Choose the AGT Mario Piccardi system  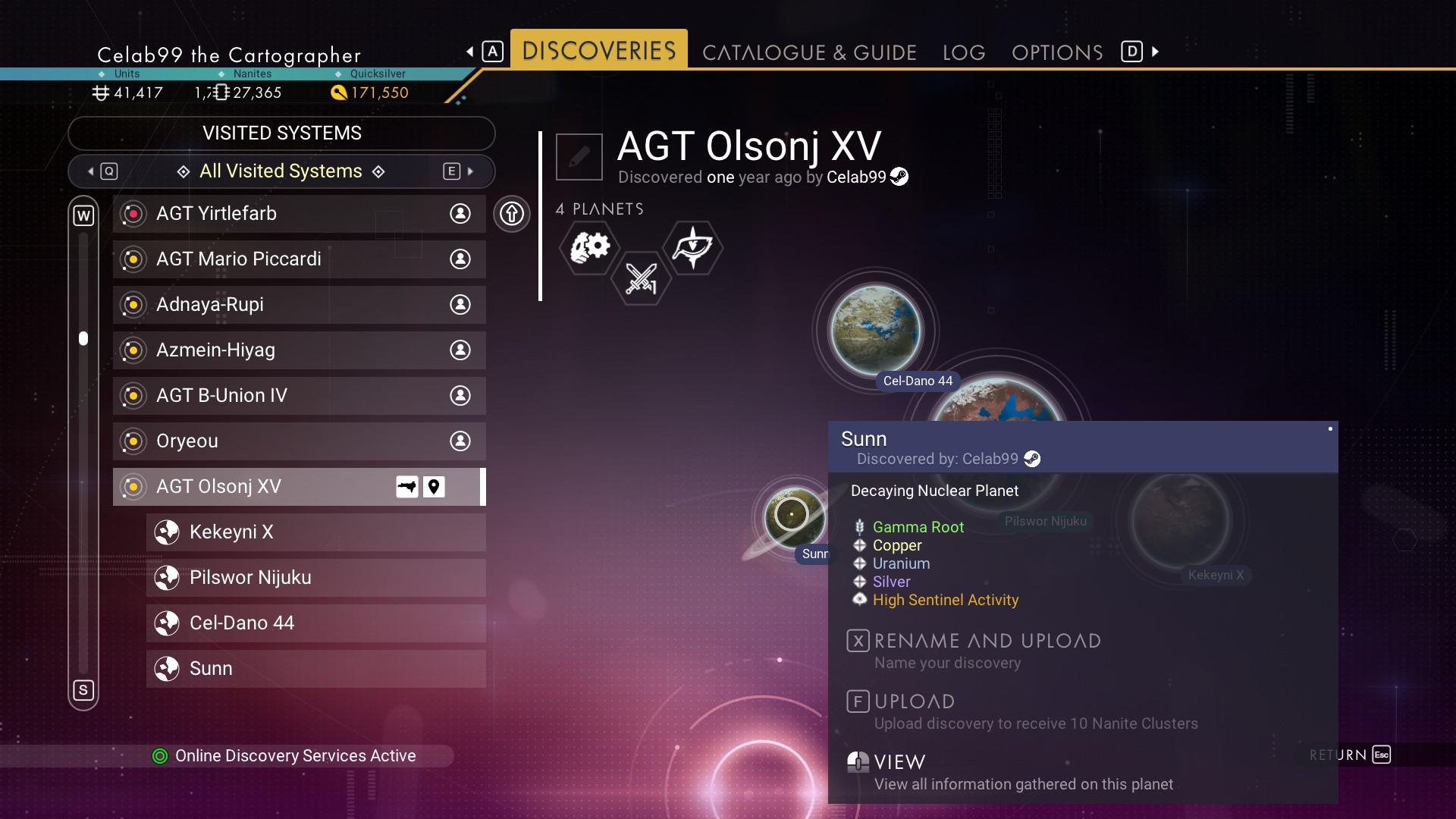pyautogui.click(x=299, y=259)
